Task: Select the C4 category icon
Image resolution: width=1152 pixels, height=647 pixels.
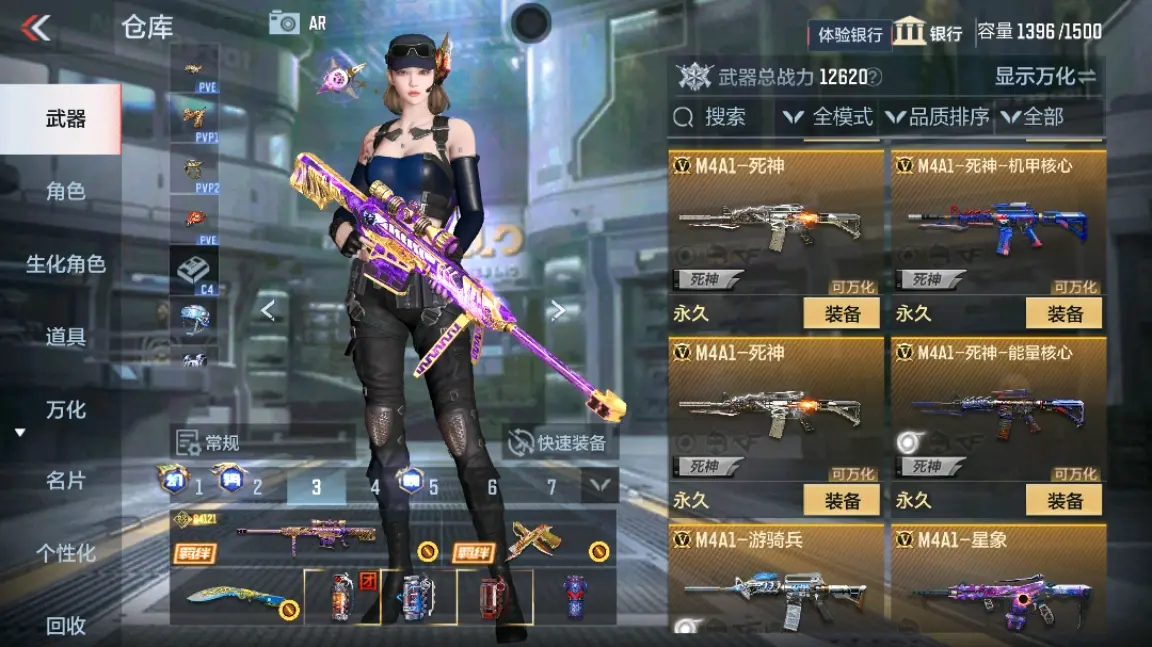Action: point(194,271)
